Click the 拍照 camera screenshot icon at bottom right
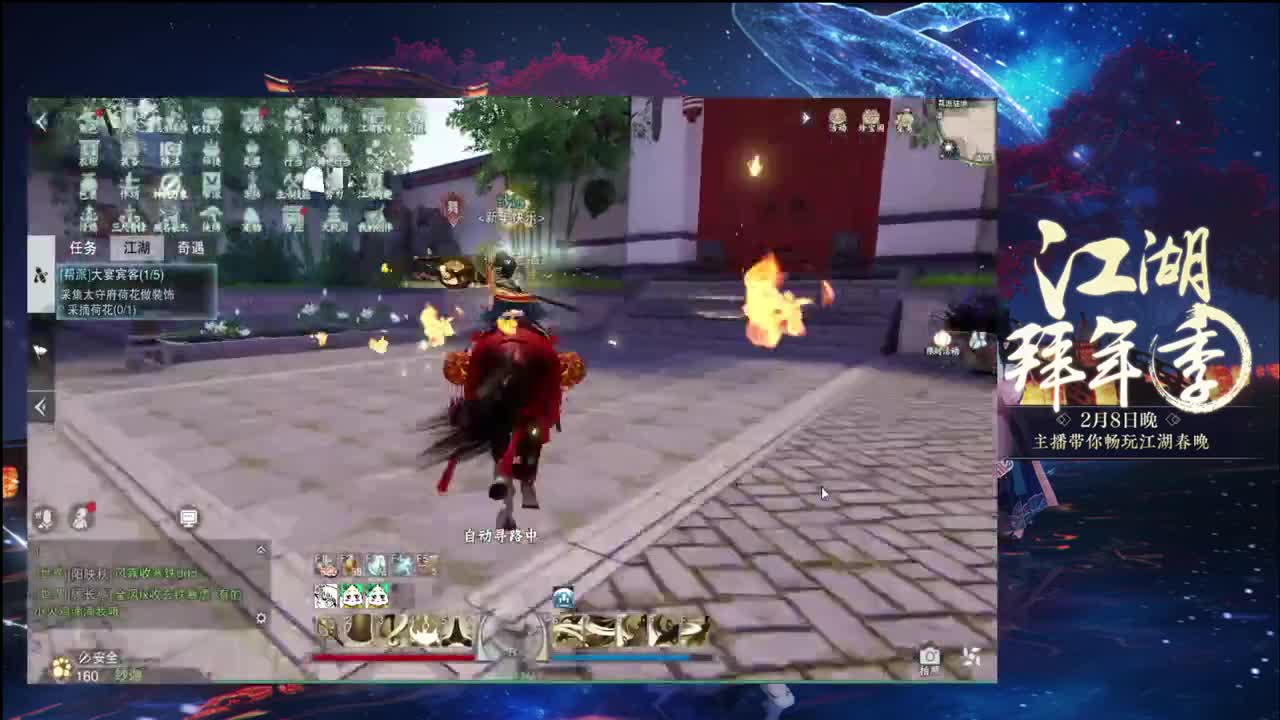1280x720 pixels. (x=930, y=655)
